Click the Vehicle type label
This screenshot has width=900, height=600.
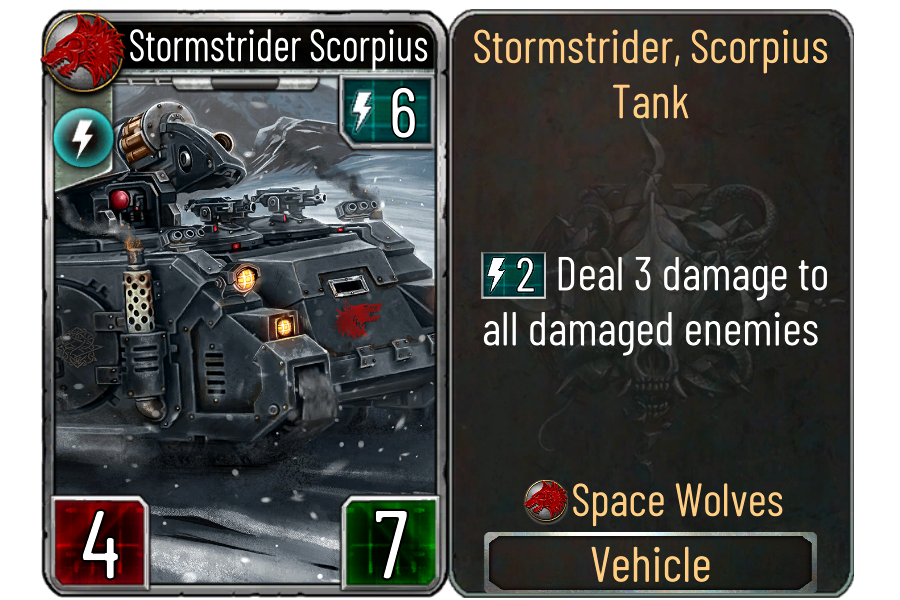(x=651, y=564)
